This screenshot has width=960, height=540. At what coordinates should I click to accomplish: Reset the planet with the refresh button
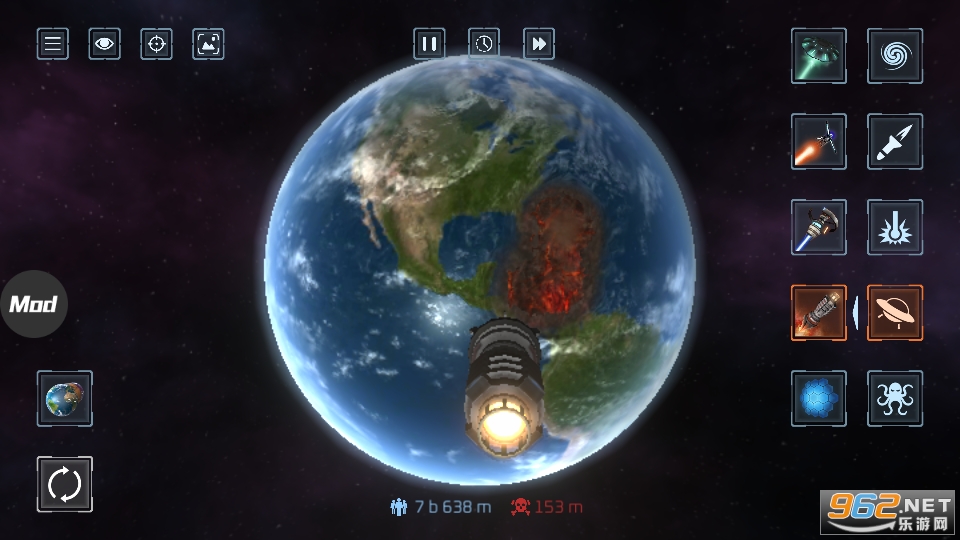tap(65, 485)
